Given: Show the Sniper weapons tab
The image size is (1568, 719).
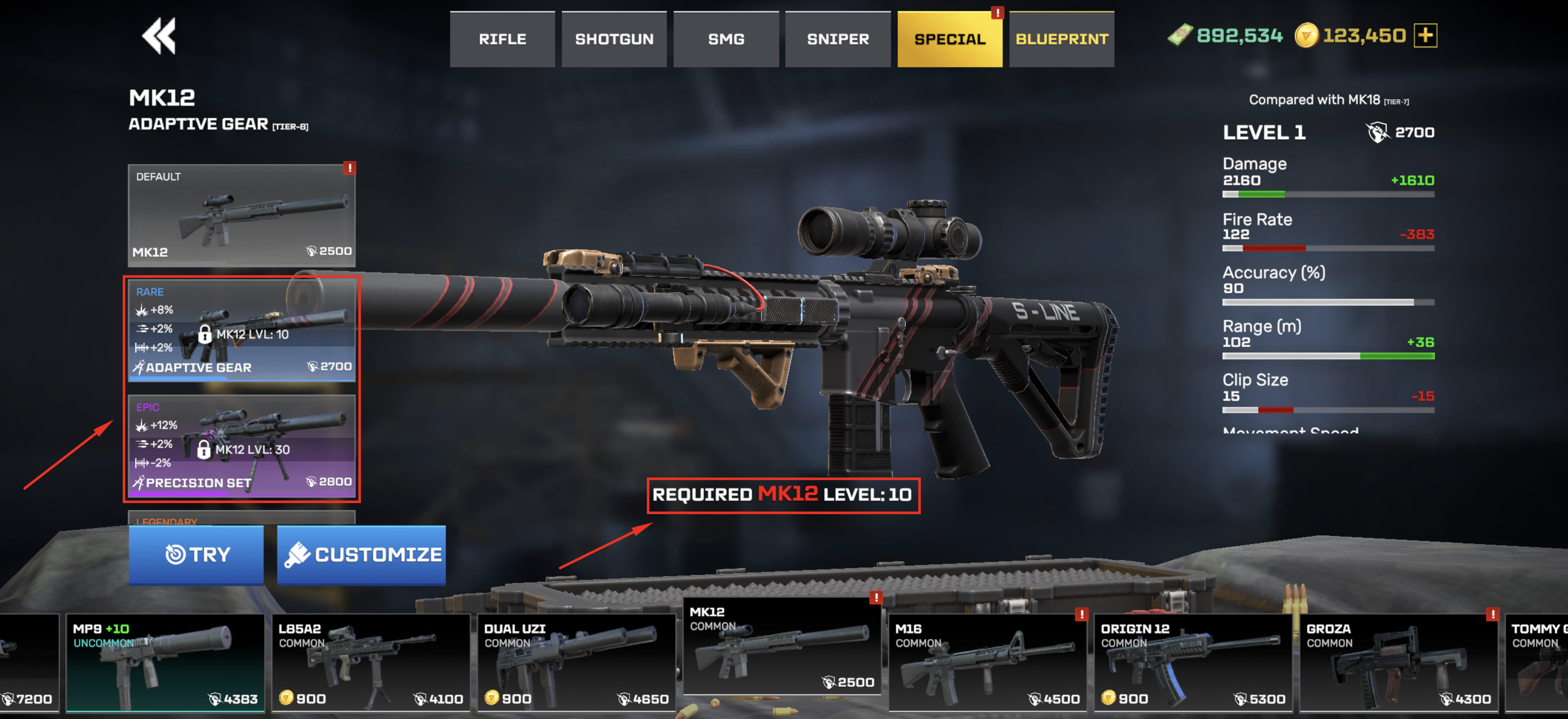Looking at the screenshot, I should (x=838, y=39).
